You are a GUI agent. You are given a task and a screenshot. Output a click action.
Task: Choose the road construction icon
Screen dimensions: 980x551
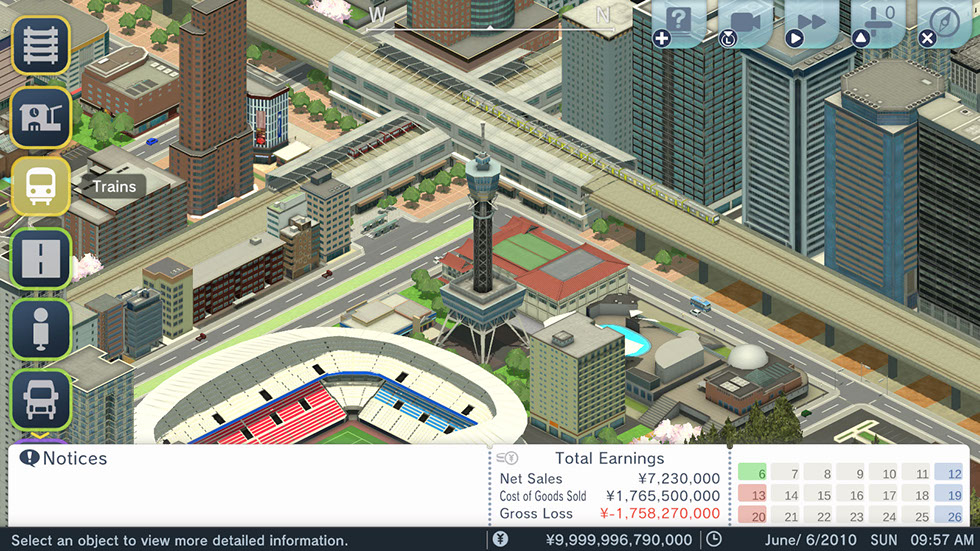(41, 257)
